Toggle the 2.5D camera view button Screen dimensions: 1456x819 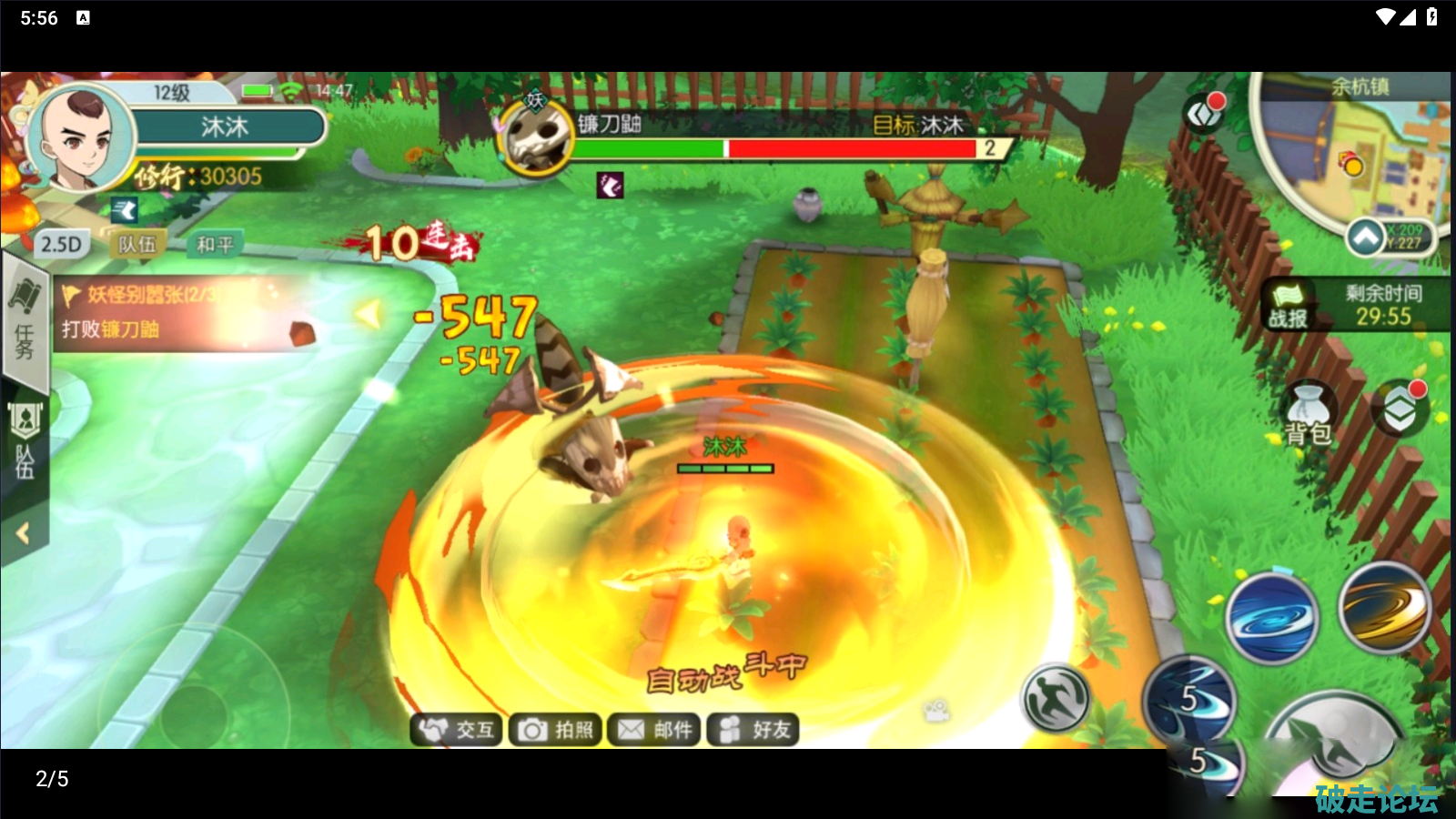coord(61,244)
